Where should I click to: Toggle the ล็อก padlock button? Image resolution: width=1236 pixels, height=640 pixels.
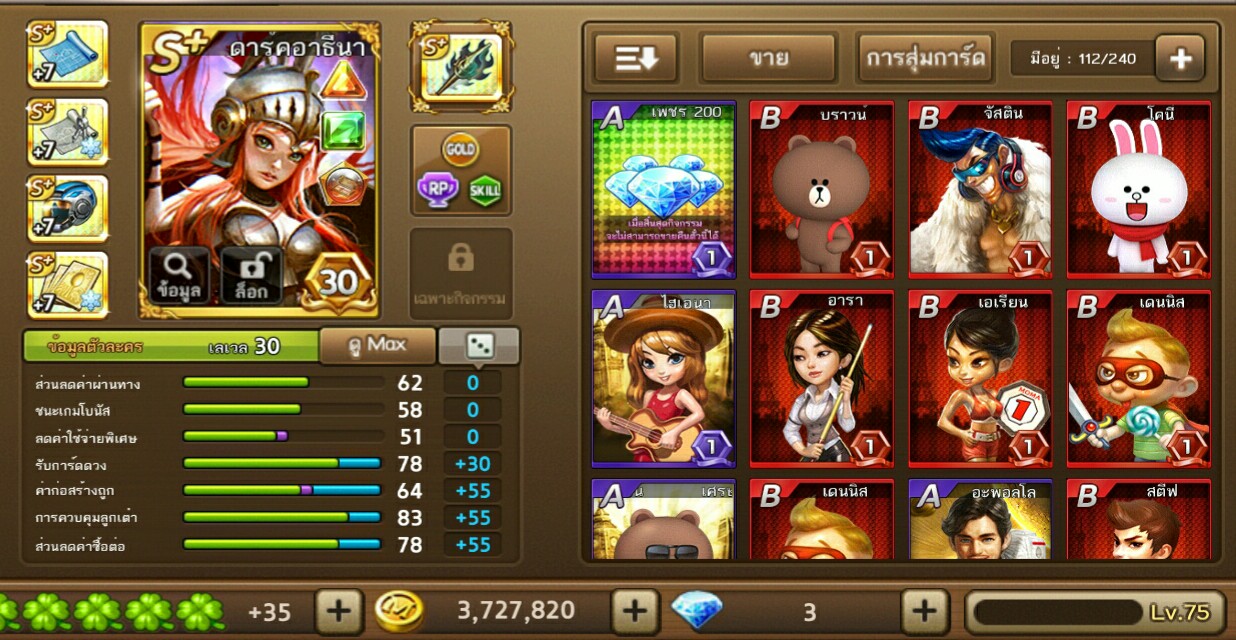tap(251, 276)
